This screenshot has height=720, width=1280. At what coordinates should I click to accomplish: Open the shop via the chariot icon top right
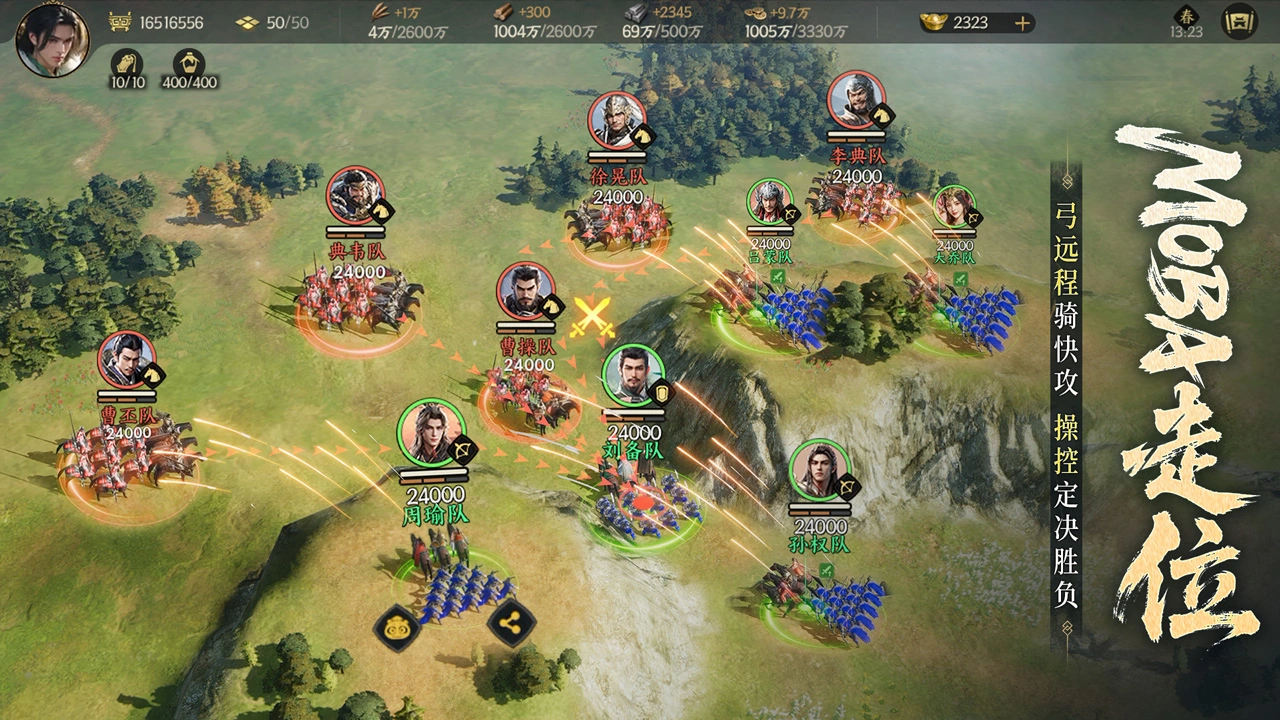[x=1241, y=22]
